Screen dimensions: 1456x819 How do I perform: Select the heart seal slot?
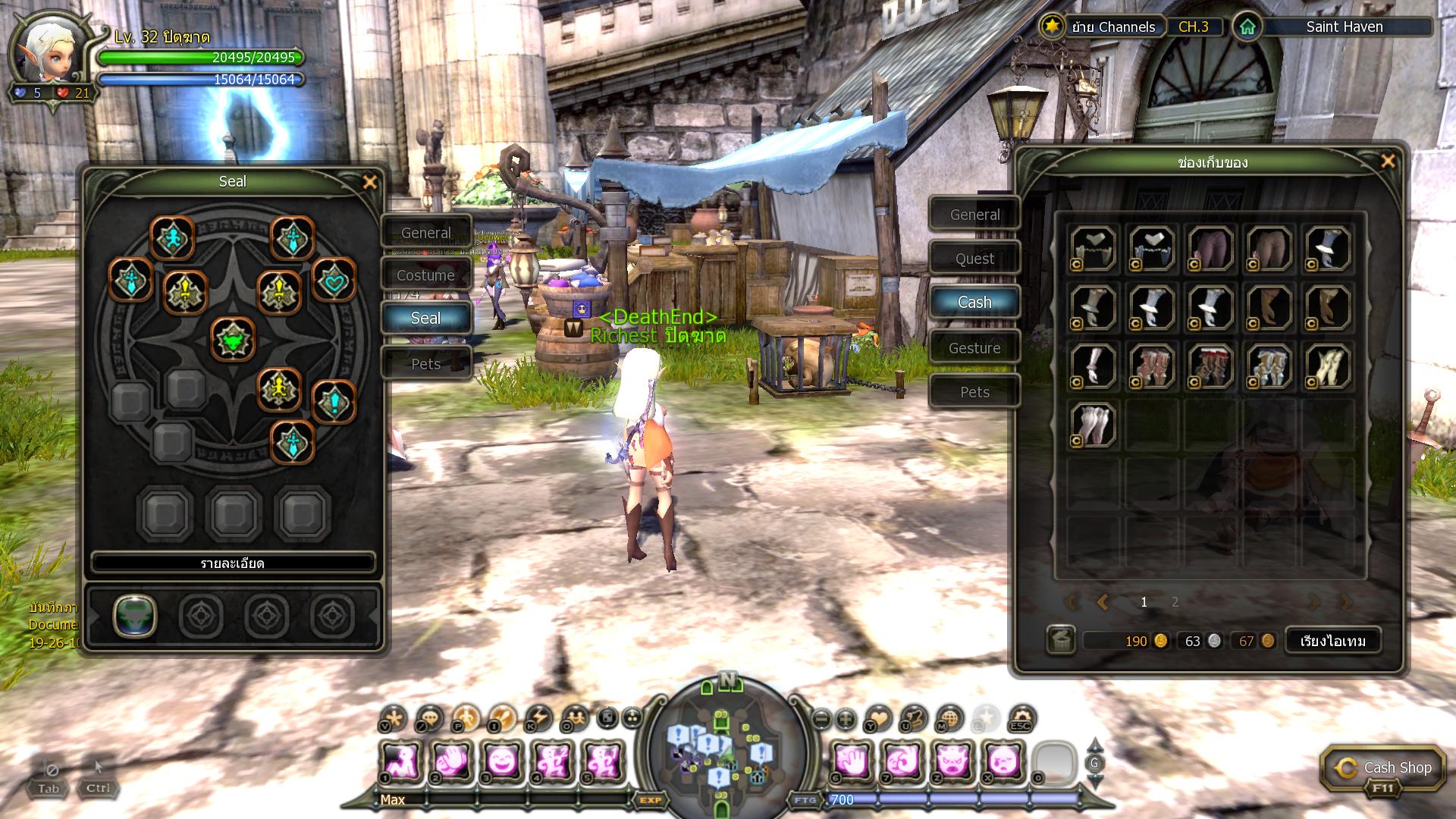tap(334, 282)
